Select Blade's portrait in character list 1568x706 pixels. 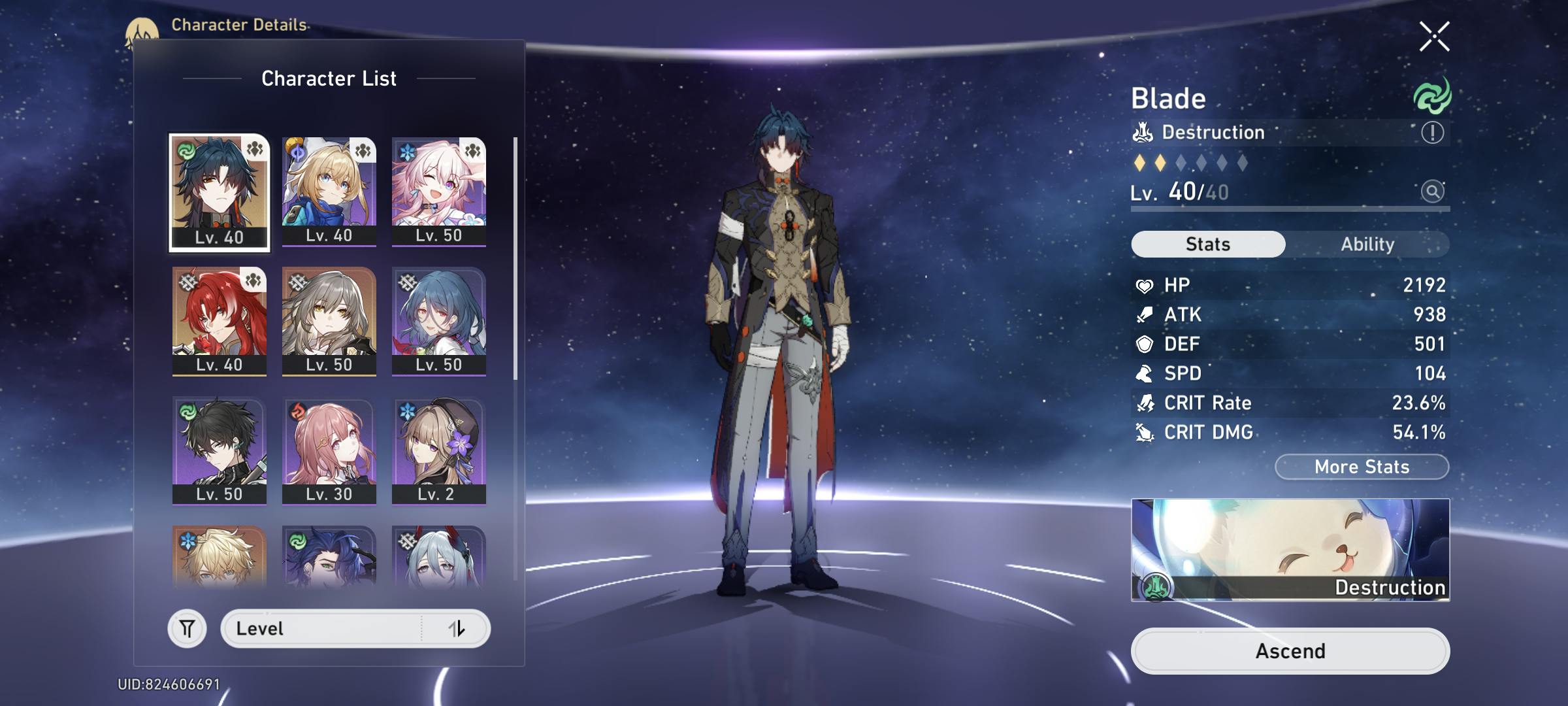tap(220, 192)
